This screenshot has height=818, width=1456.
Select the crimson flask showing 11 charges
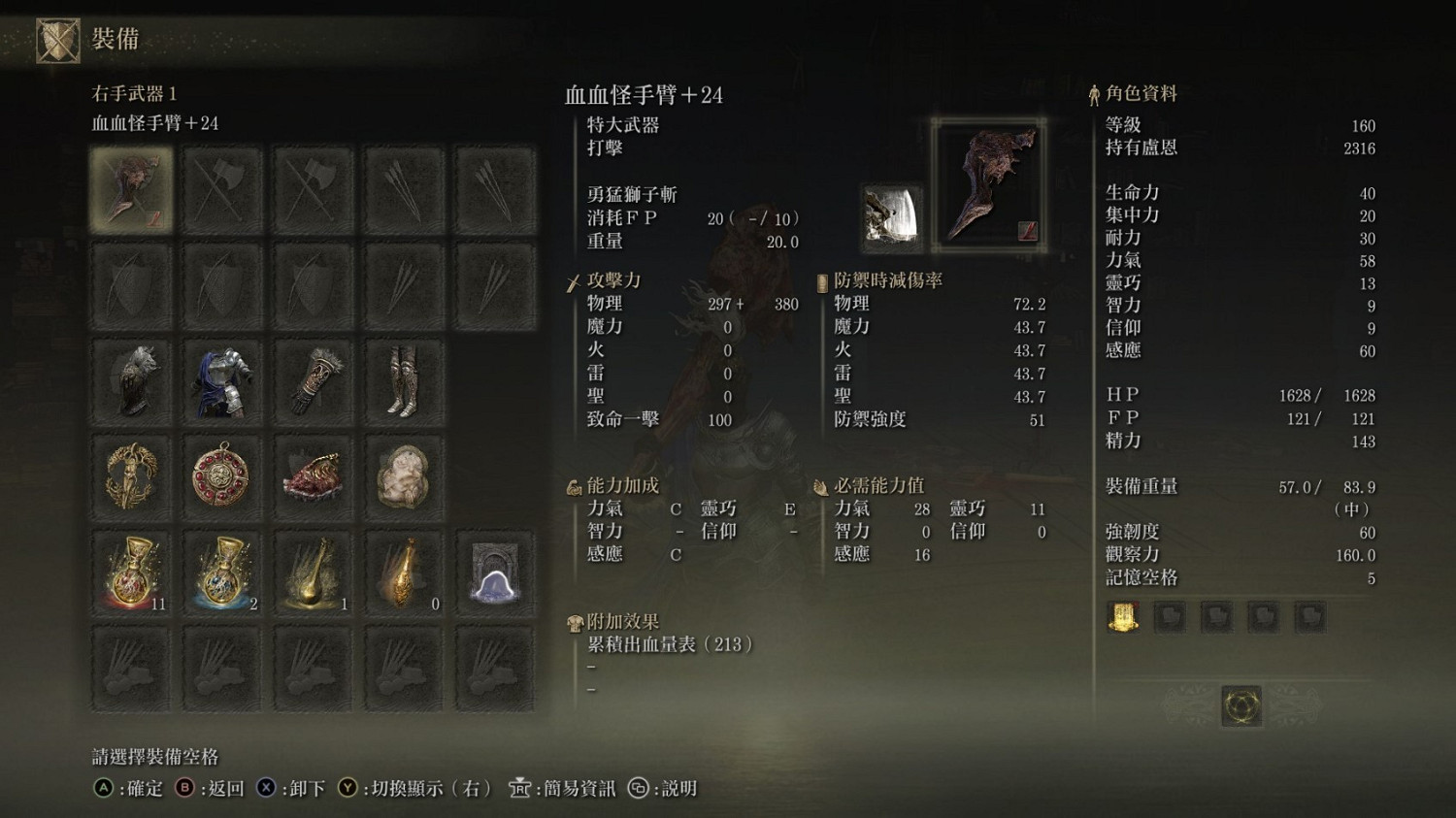tap(131, 573)
